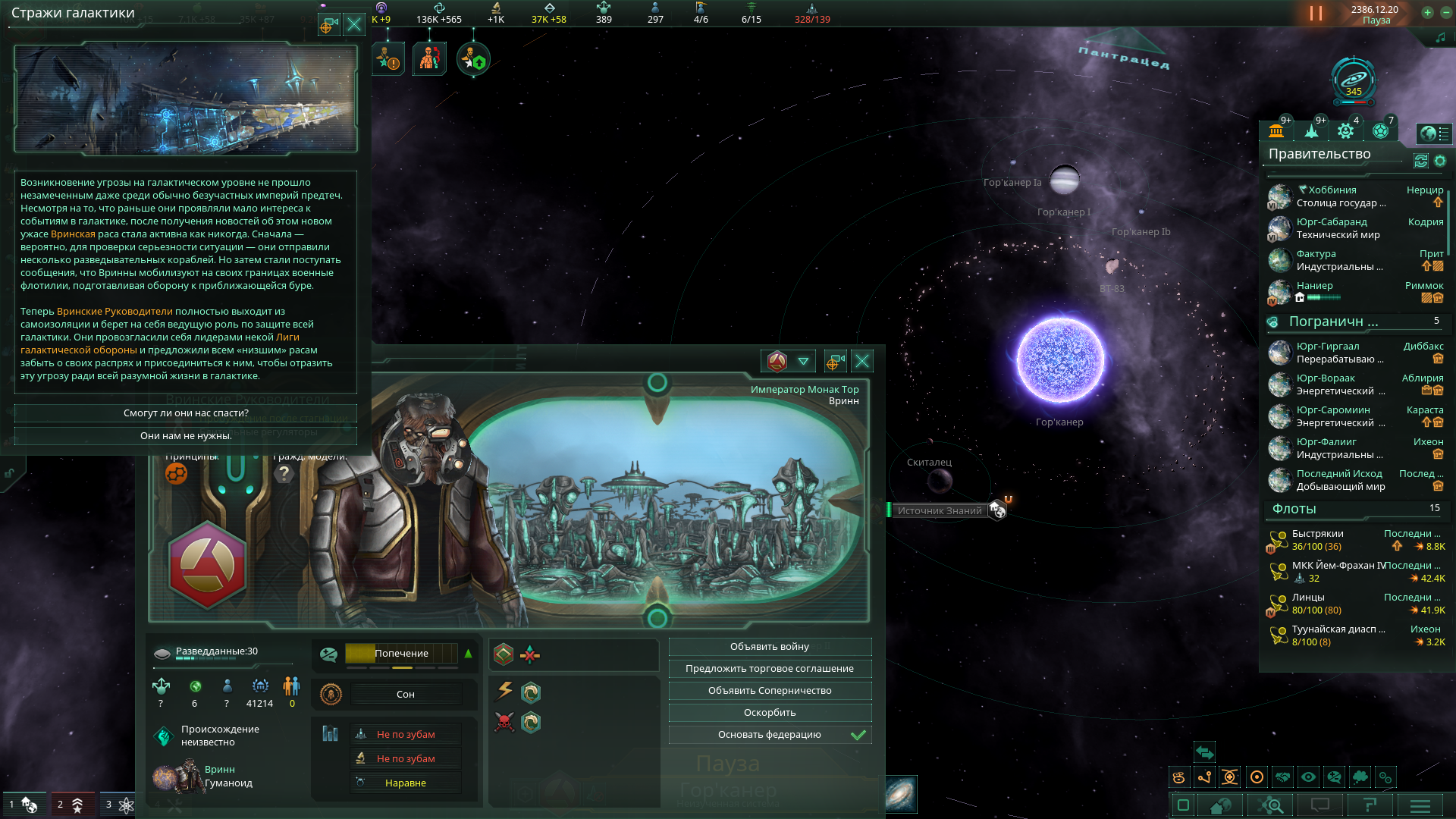Choose the "Оскорбить" diplomatic action
This screenshot has height=819, width=1456.
coord(770,713)
